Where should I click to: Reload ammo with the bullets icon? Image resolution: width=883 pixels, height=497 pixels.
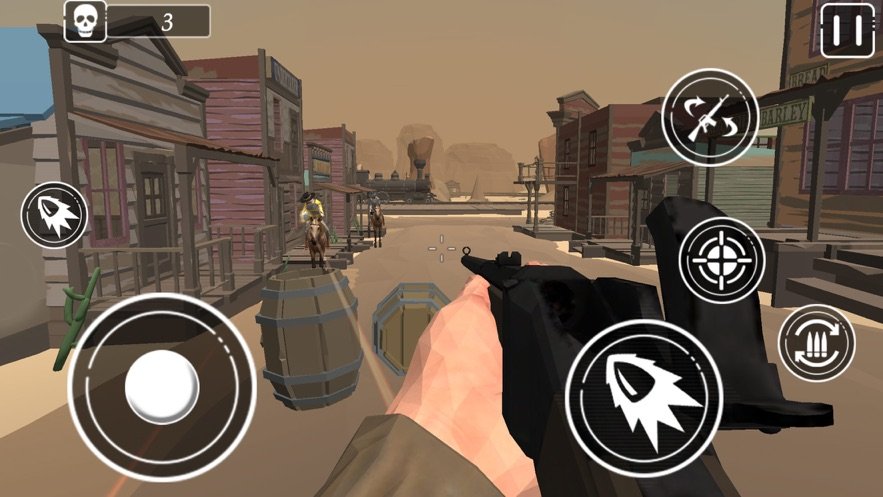(816, 342)
